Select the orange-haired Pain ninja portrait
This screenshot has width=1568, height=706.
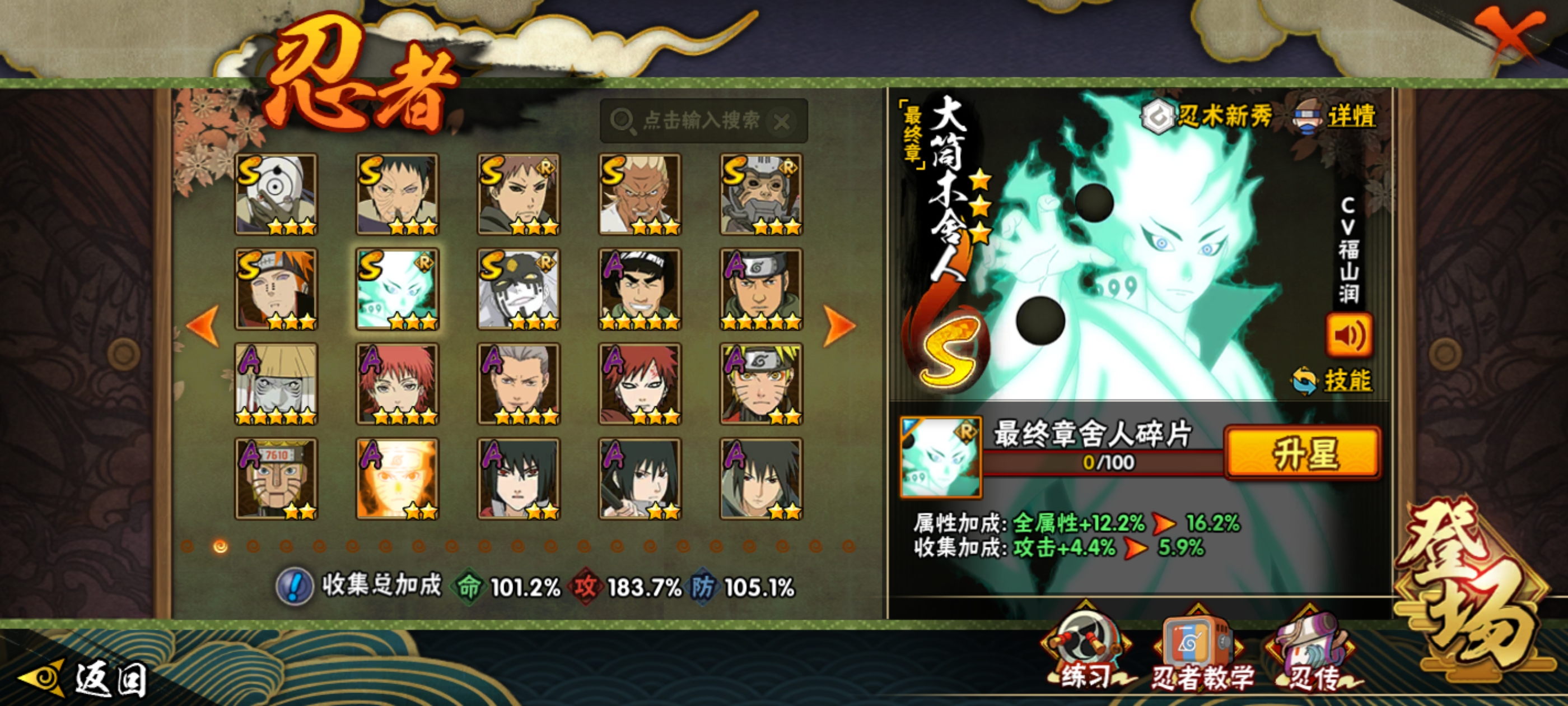click(x=276, y=289)
